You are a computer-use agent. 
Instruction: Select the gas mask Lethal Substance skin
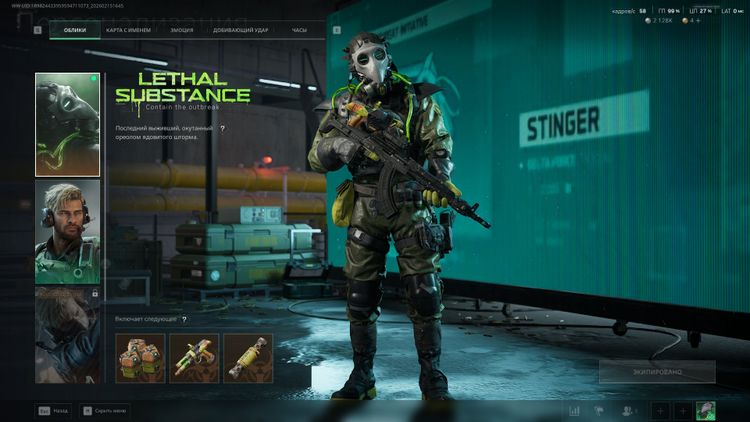67,124
